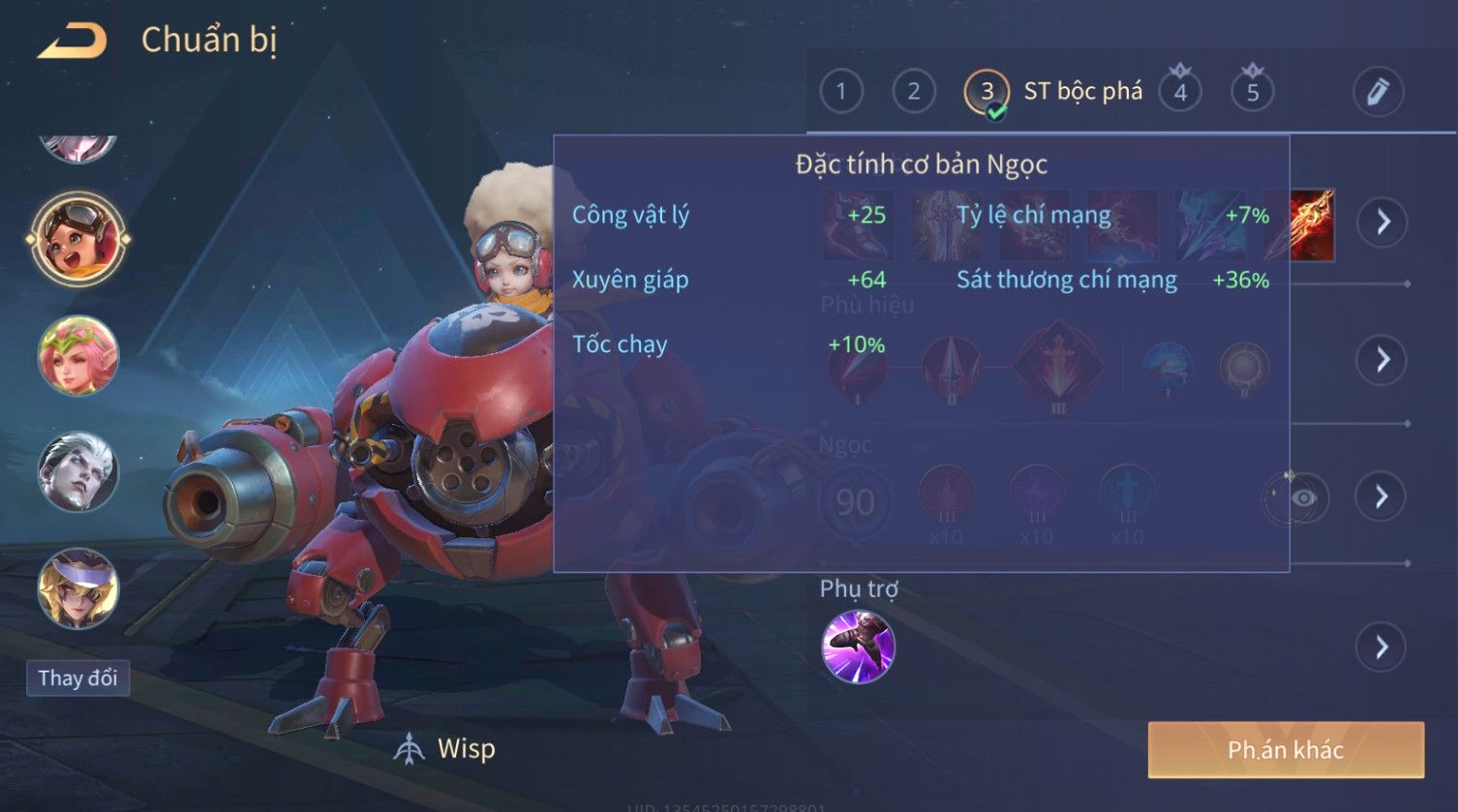
Task: Open loadout preset 5
Action: (x=1252, y=92)
